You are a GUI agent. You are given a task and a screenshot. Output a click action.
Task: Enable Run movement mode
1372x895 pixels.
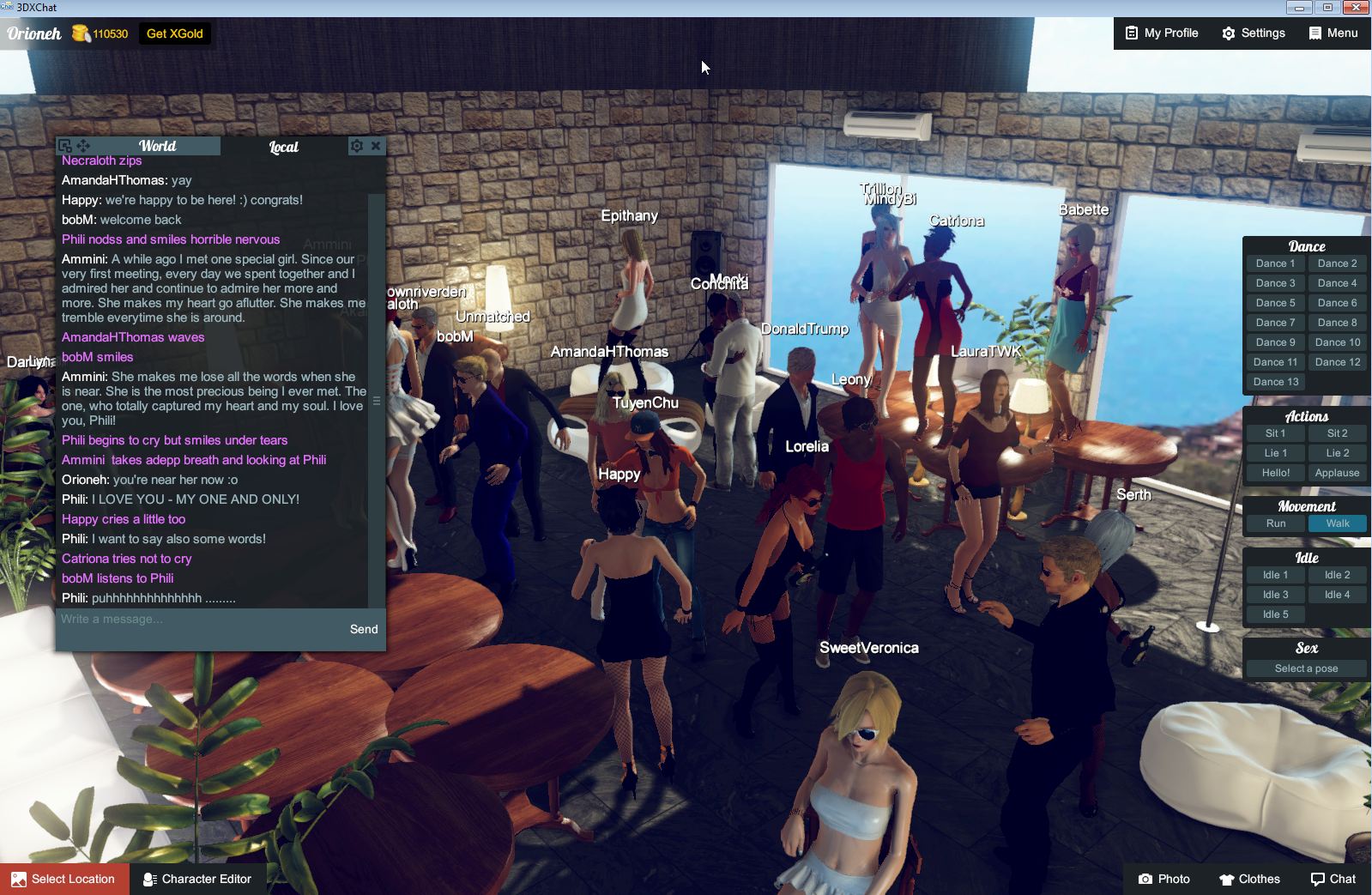click(1275, 523)
